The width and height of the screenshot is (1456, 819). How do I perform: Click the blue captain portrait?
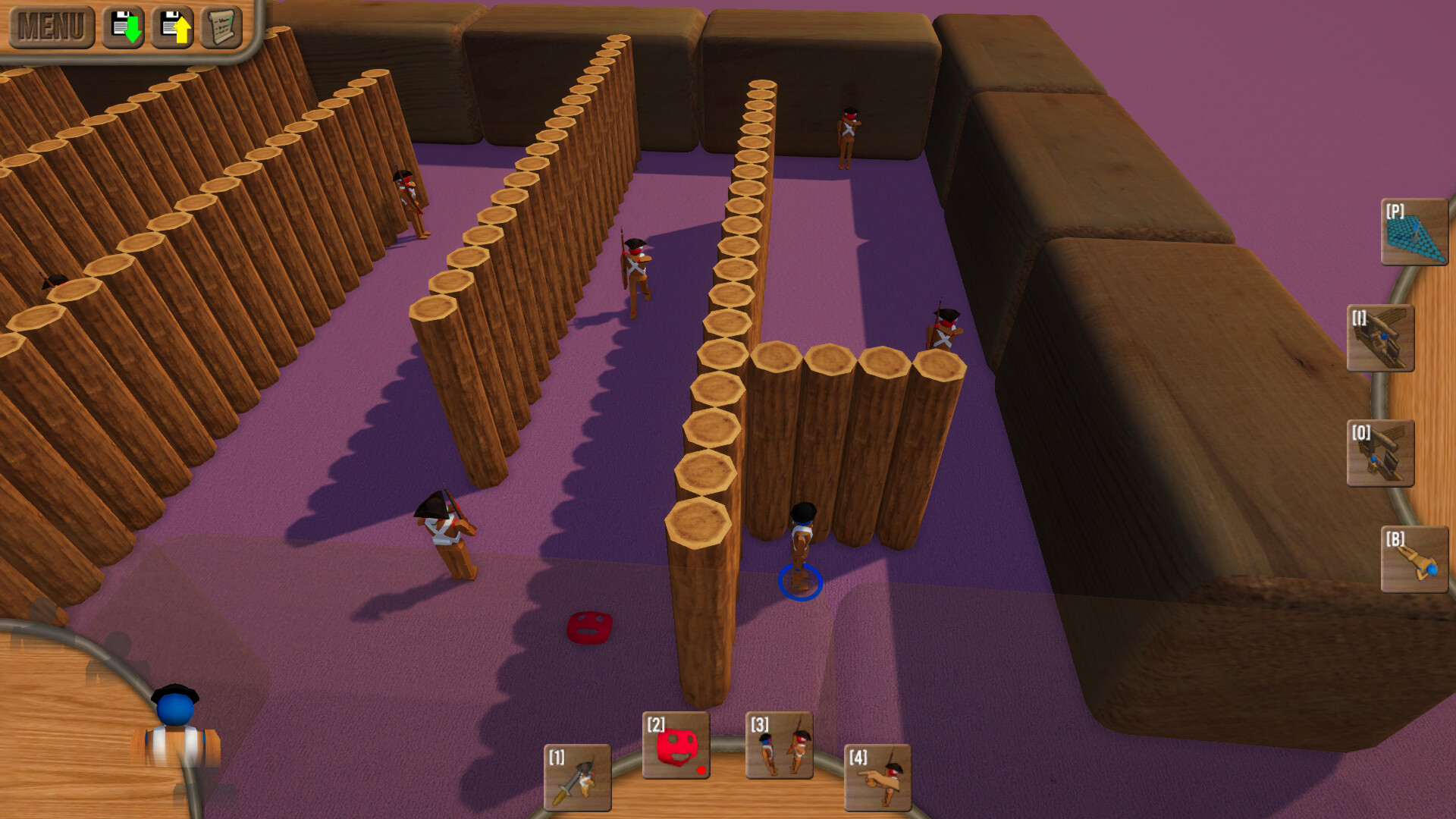(176, 736)
